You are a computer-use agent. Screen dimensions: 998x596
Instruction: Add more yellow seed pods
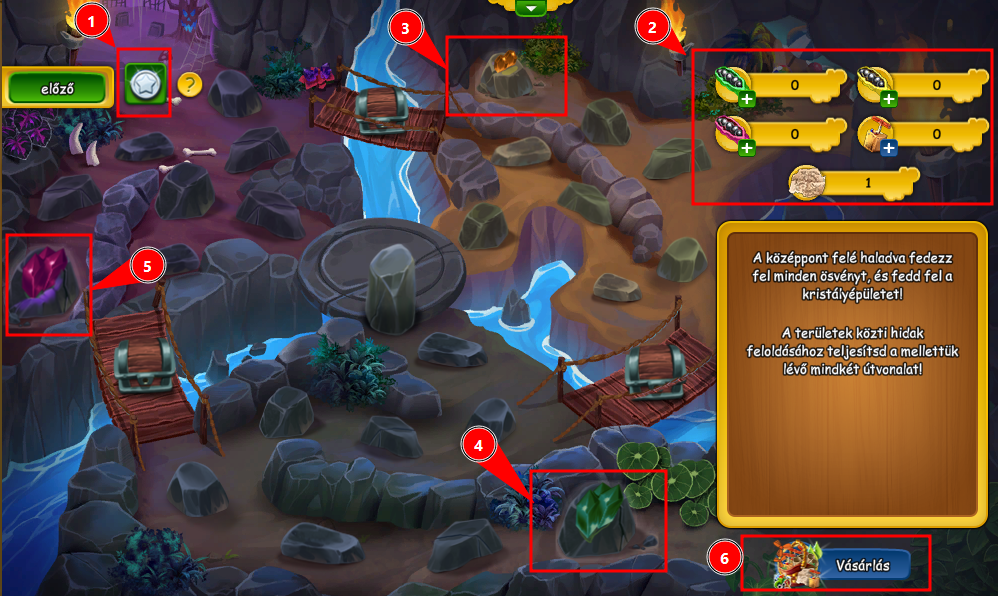[x=889, y=99]
